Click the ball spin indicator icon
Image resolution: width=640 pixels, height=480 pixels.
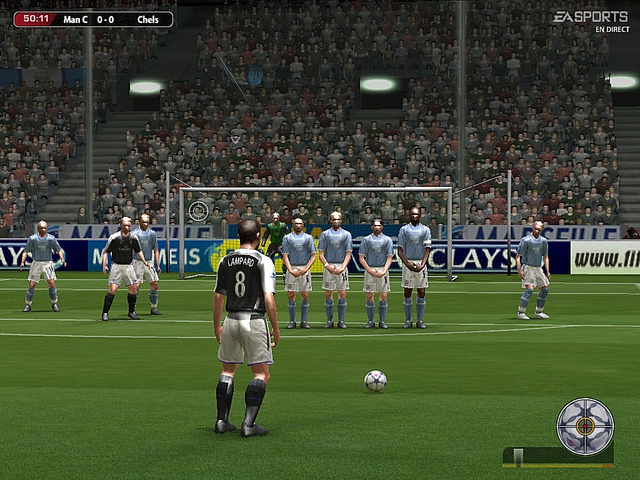[x=585, y=426]
